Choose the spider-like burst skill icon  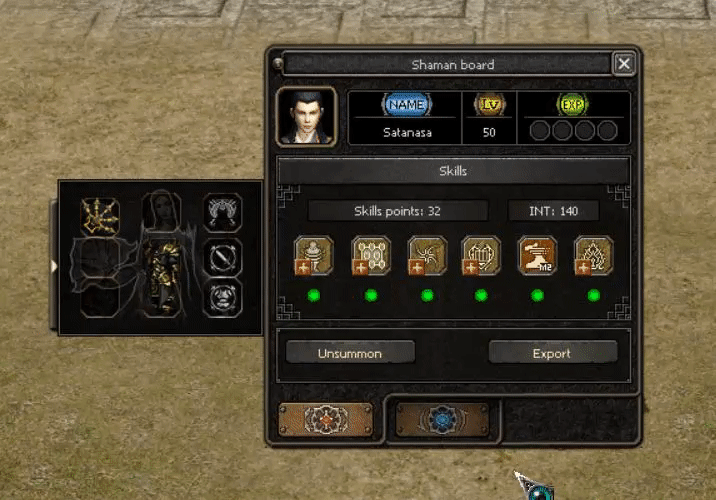click(427, 255)
